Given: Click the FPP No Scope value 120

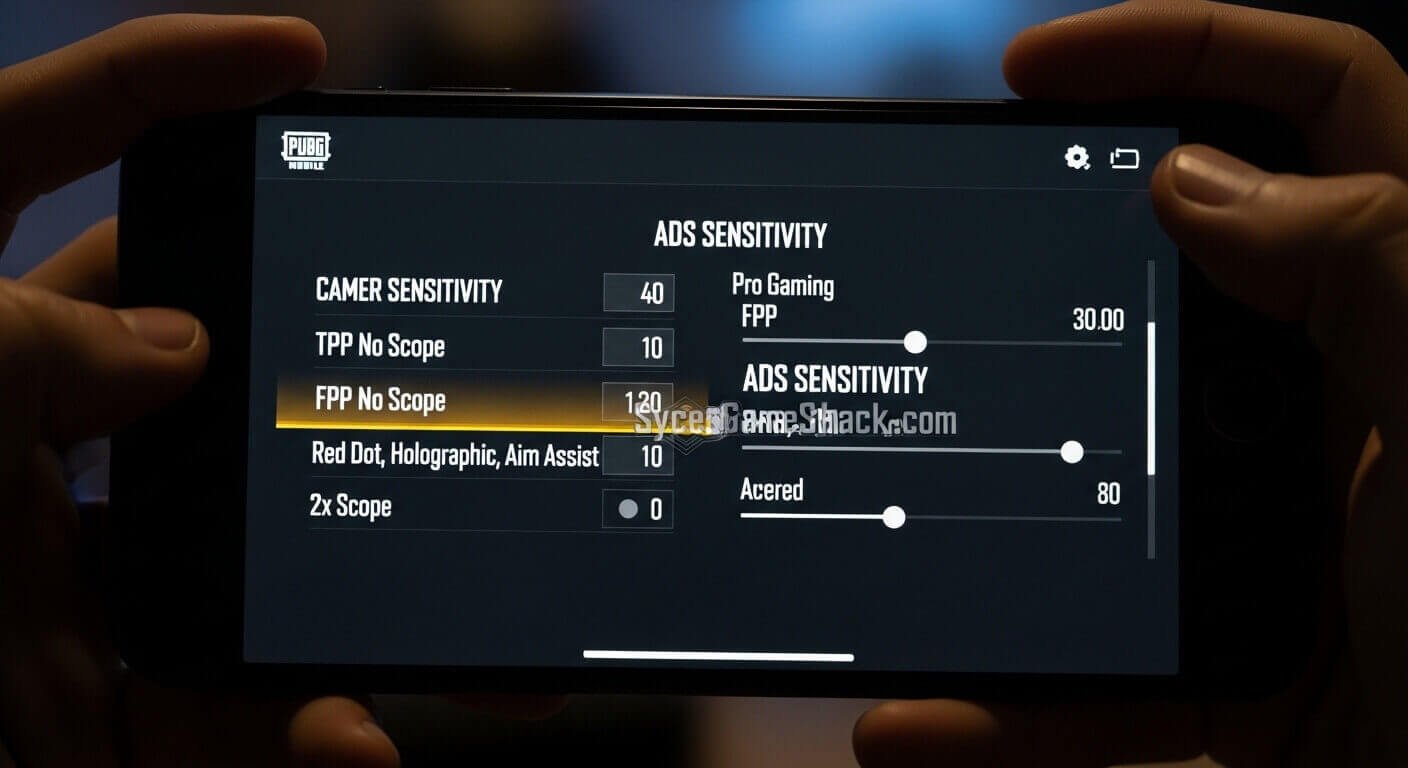Looking at the screenshot, I should pos(642,400).
